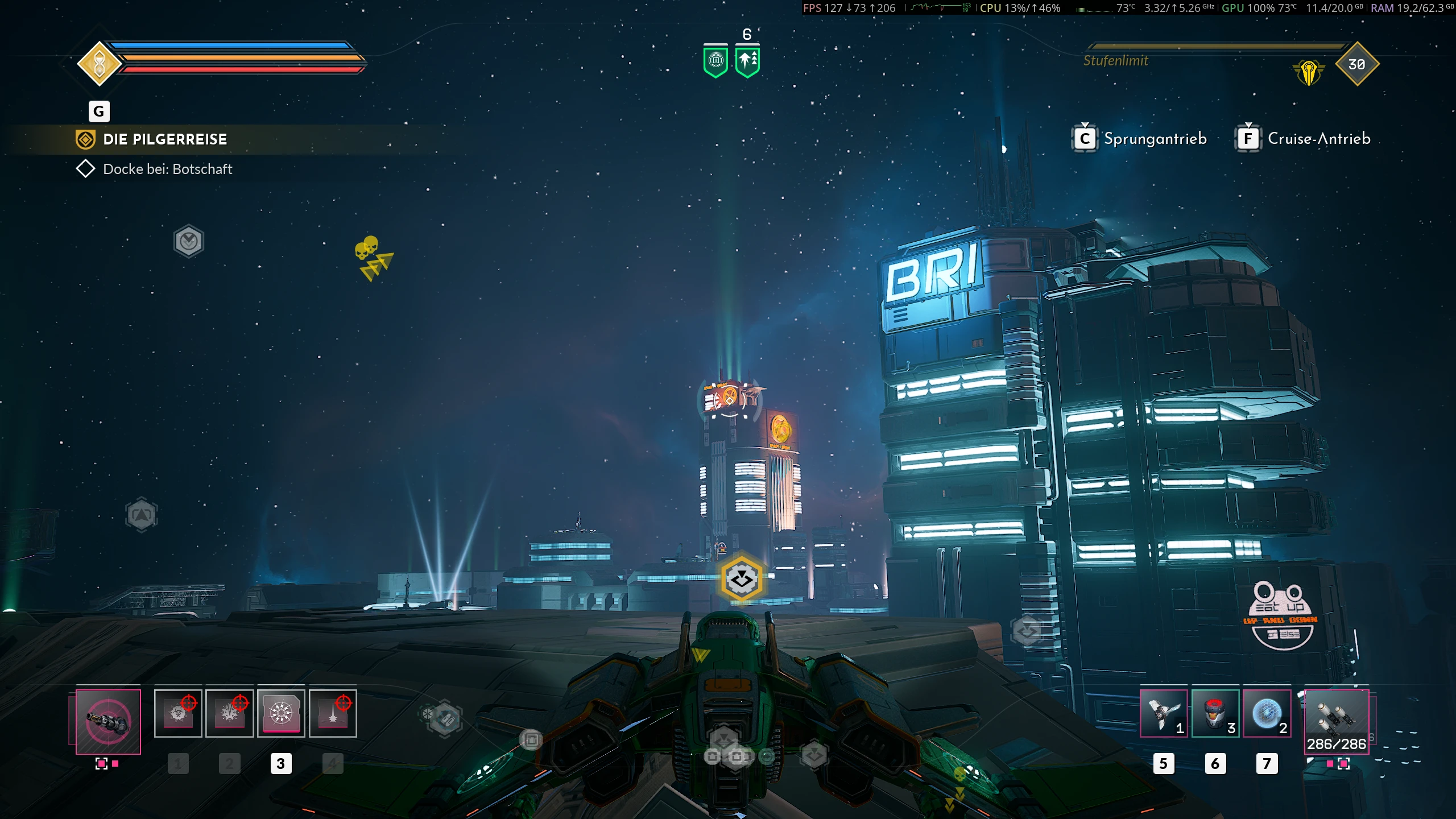Deploy the three-winged drone consumable

coord(1163,714)
